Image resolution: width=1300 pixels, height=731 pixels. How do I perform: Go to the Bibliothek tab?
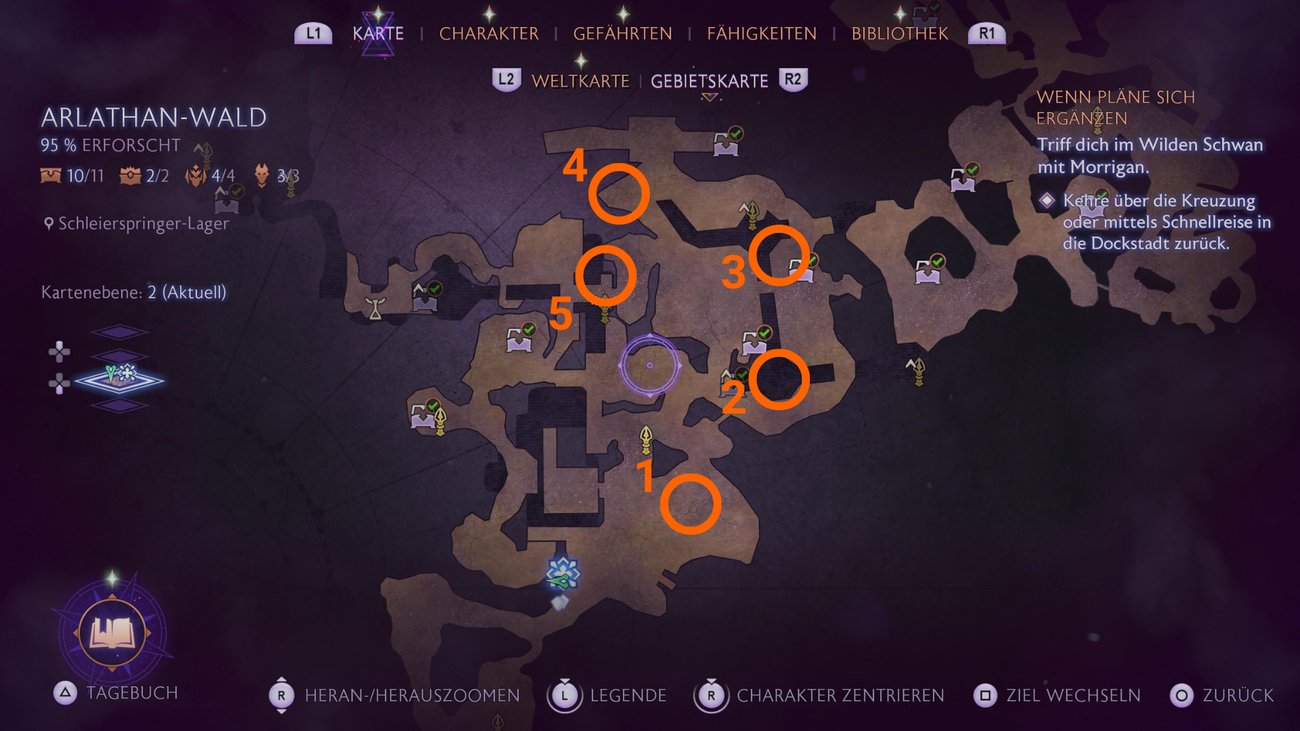(899, 33)
